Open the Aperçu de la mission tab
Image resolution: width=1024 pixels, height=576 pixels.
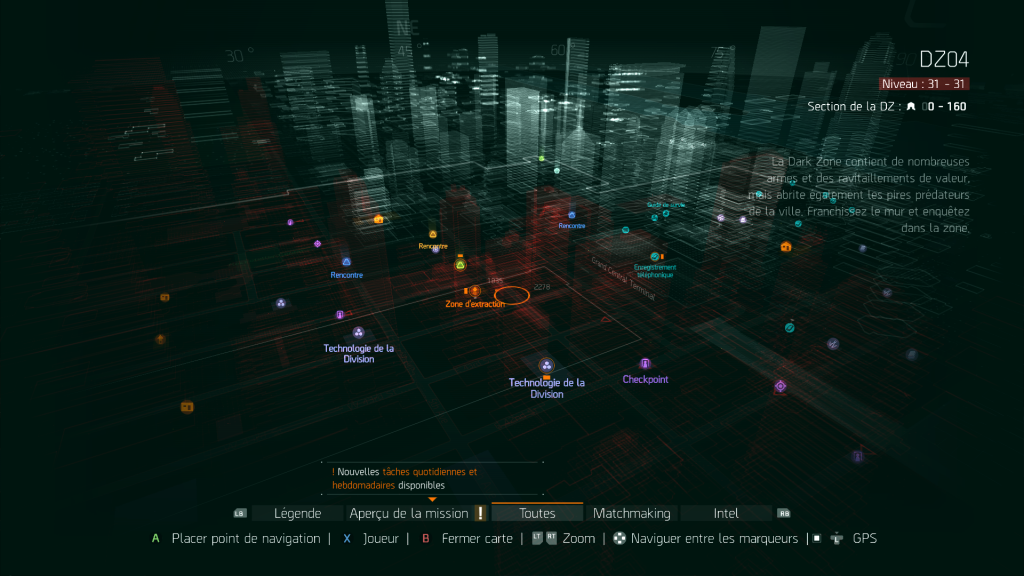click(409, 513)
